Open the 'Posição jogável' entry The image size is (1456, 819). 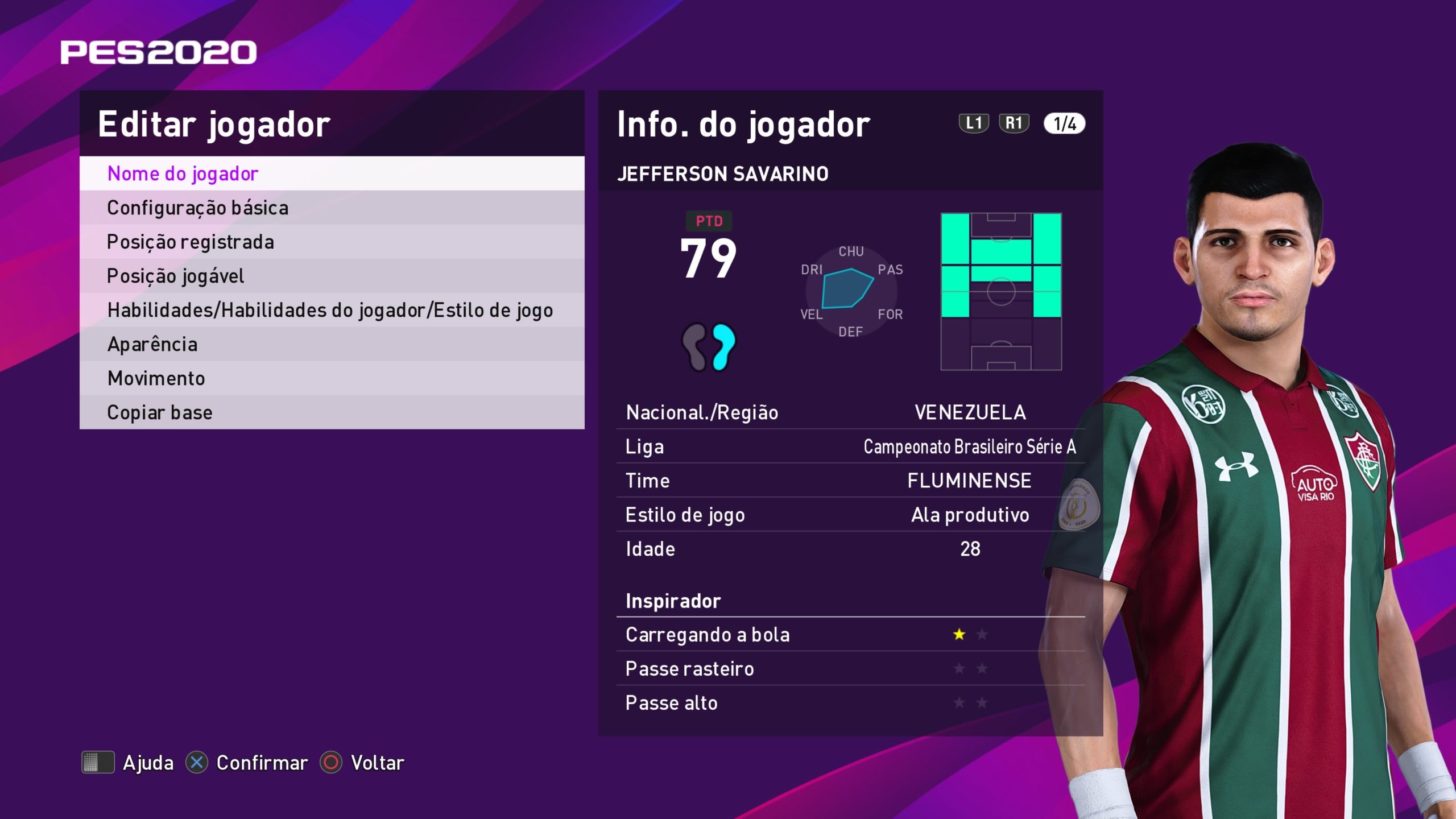tap(332, 276)
